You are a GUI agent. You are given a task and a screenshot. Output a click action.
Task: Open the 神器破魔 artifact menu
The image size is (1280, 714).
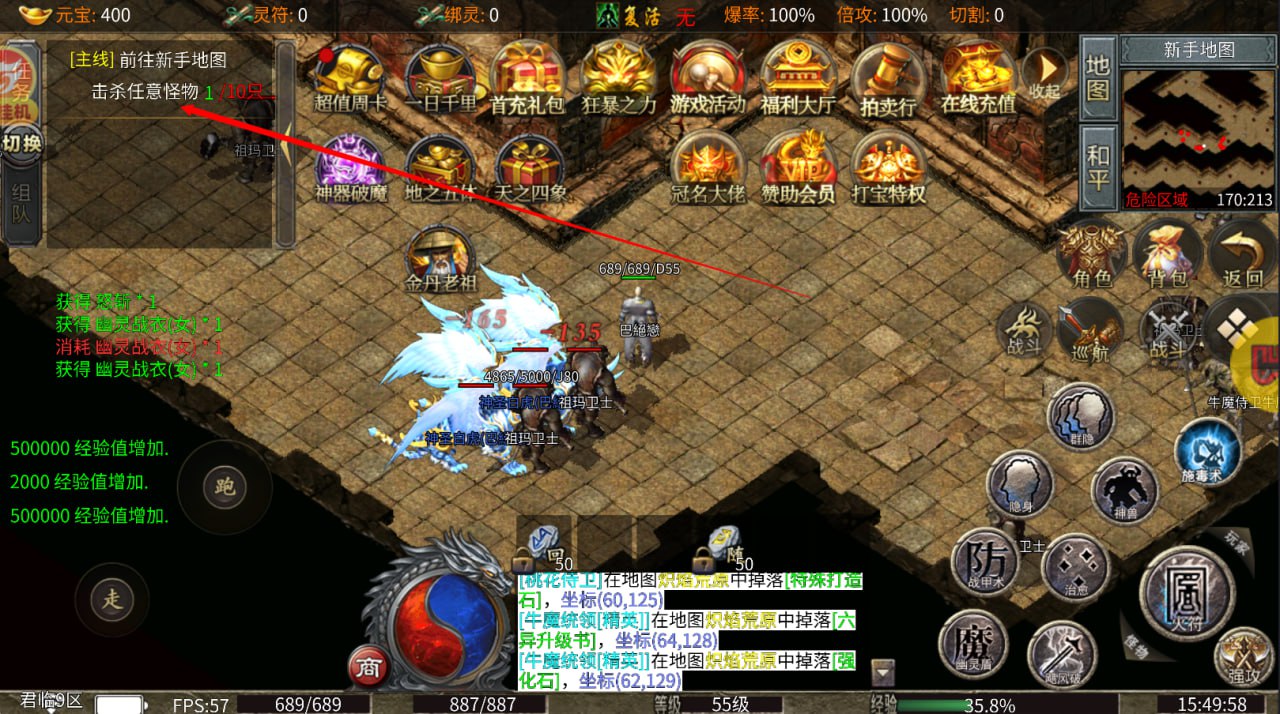pyautogui.click(x=350, y=167)
